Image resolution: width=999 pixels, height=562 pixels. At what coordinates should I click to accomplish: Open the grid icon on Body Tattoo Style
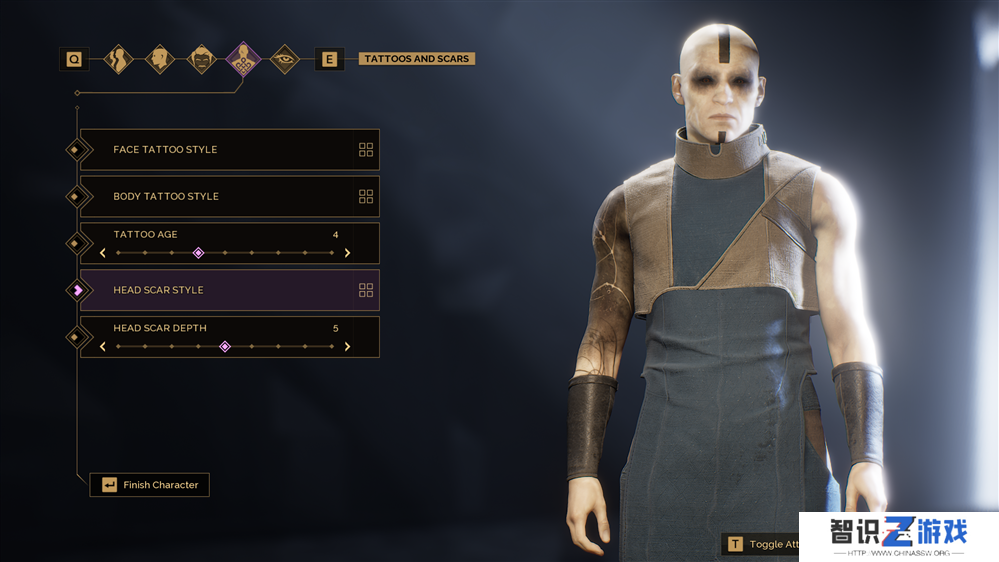[366, 197]
